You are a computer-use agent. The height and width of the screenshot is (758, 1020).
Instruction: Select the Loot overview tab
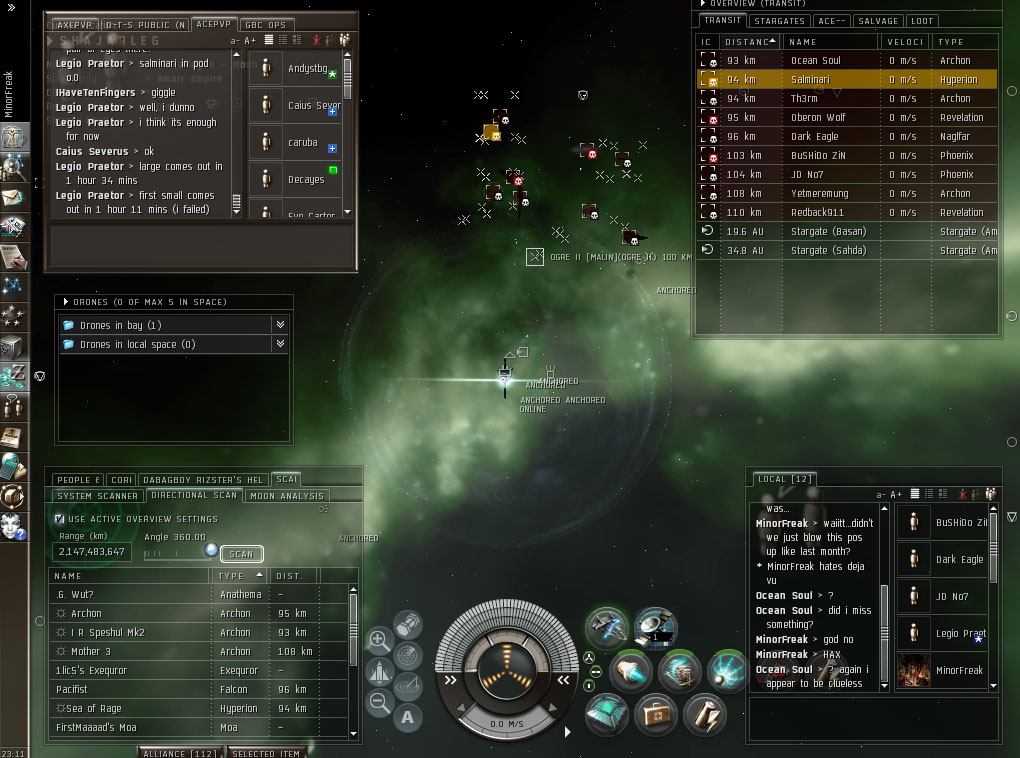pos(922,21)
